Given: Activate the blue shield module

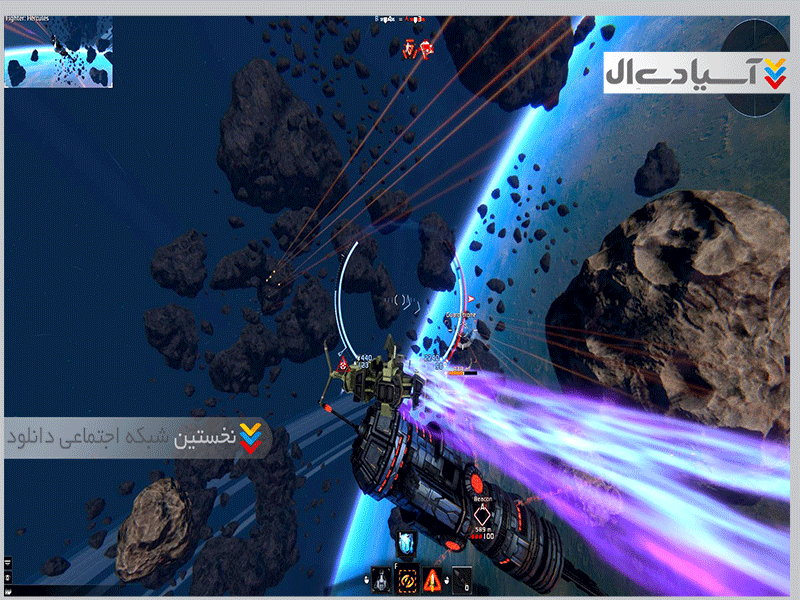Looking at the screenshot, I should [x=408, y=544].
